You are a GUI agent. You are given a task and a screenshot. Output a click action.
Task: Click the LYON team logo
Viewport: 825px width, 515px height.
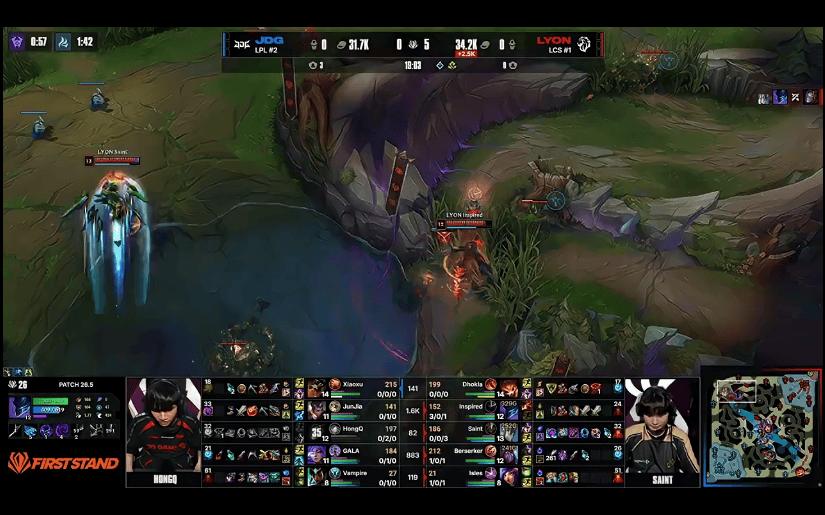pyautogui.click(x=585, y=44)
